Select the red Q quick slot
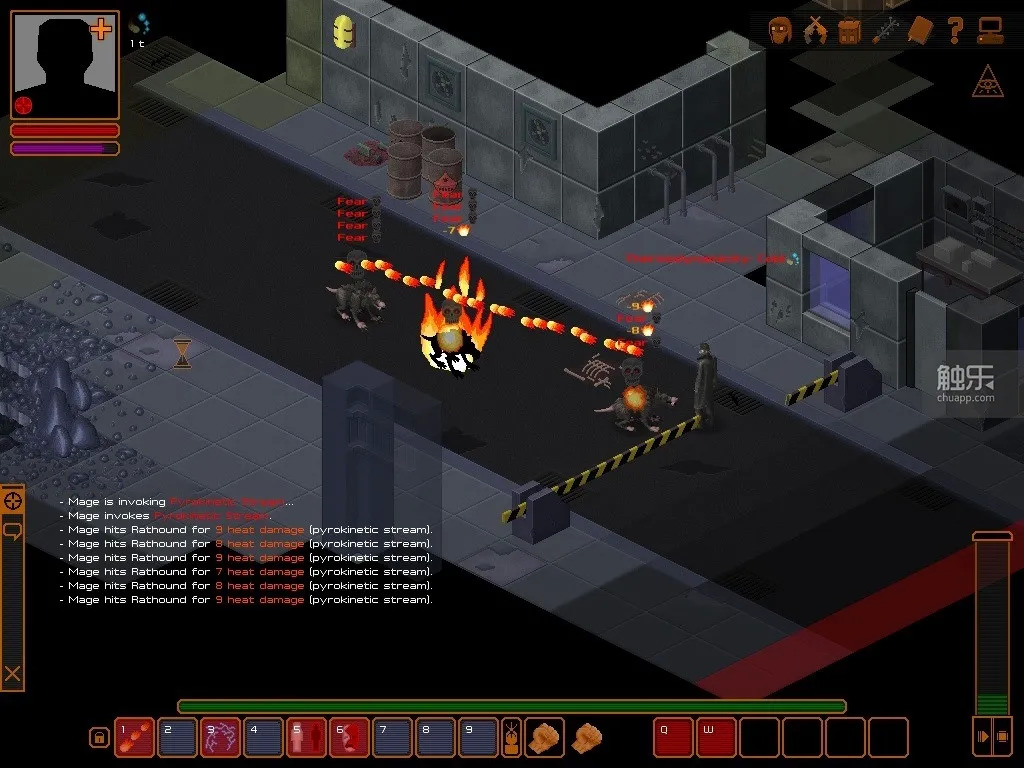The image size is (1024, 768). [x=673, y=737]
